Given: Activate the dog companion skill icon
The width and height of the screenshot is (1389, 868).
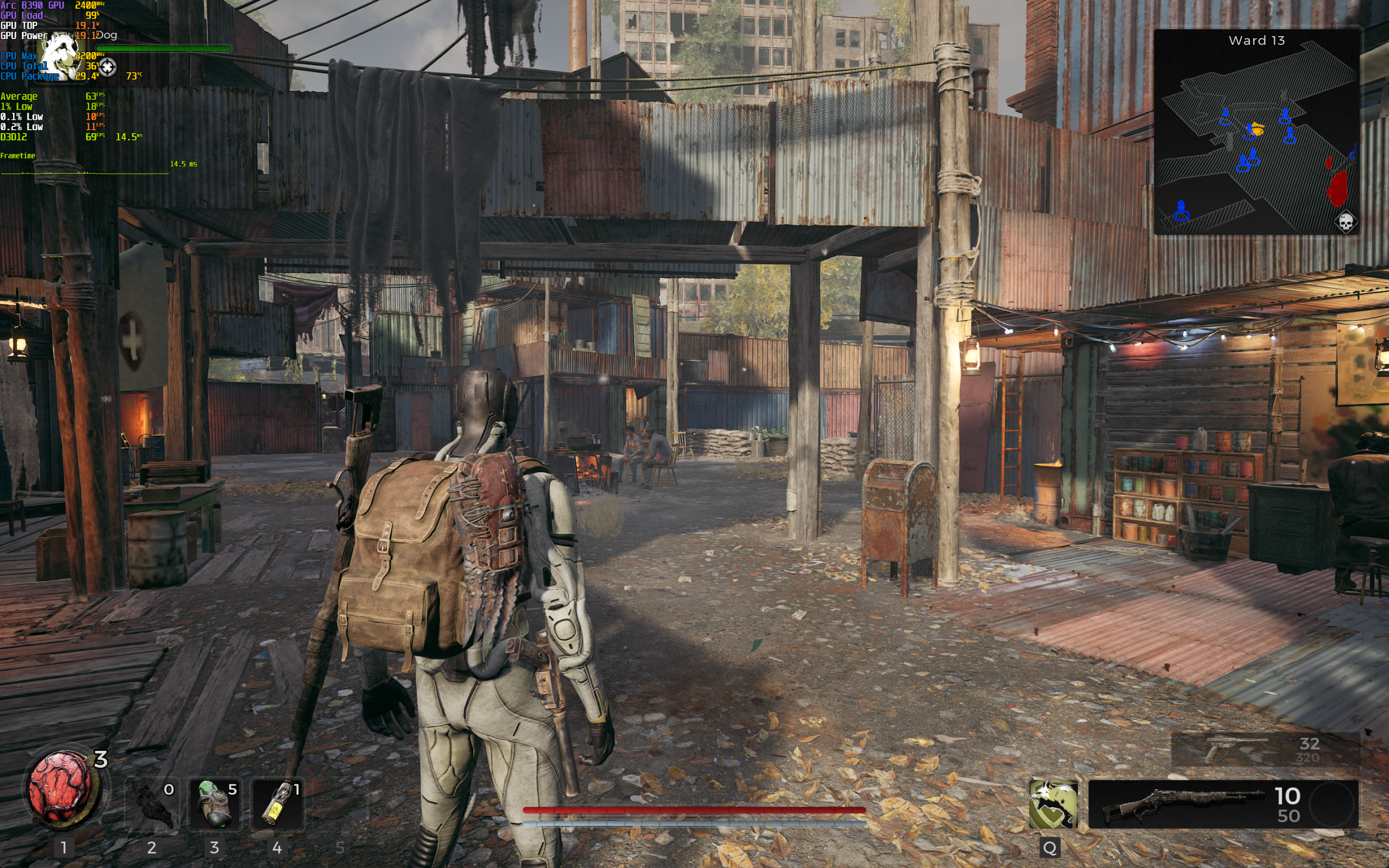Looking at the screenshot, I should (1053, 803).
